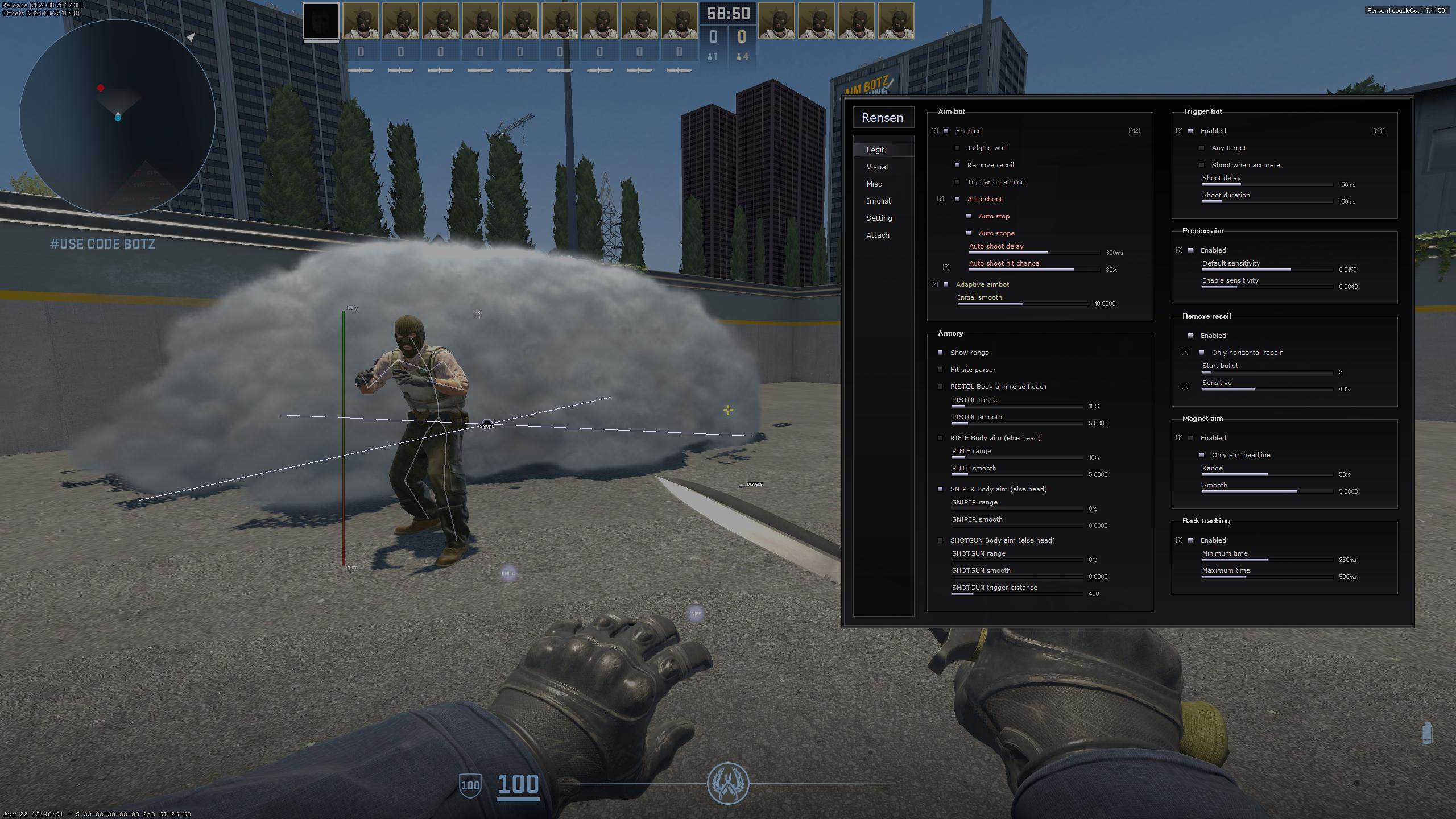Toggle Any target under Trigger bot
The image size is (1456, 819).
1202,148
